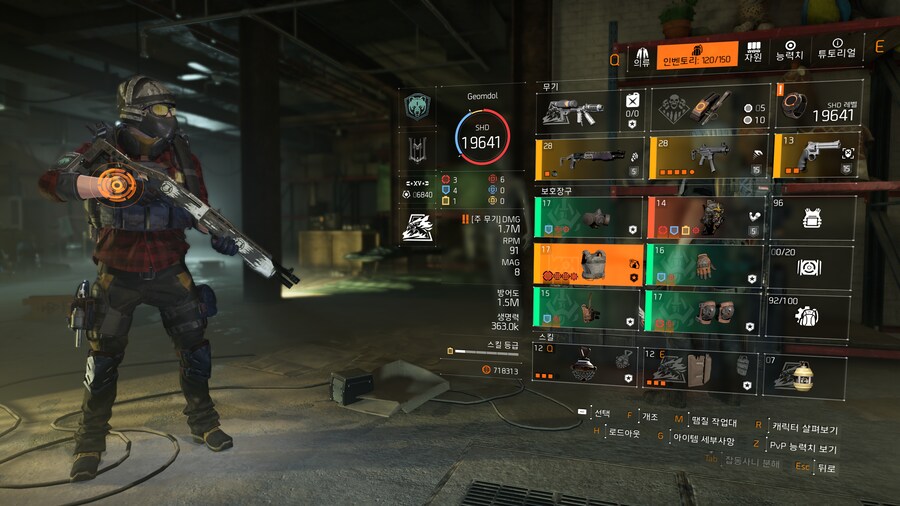Open the 튜토리얼 tutorial tab
Viewport: 900px width, 506px height.
click(x=836, y=53)
